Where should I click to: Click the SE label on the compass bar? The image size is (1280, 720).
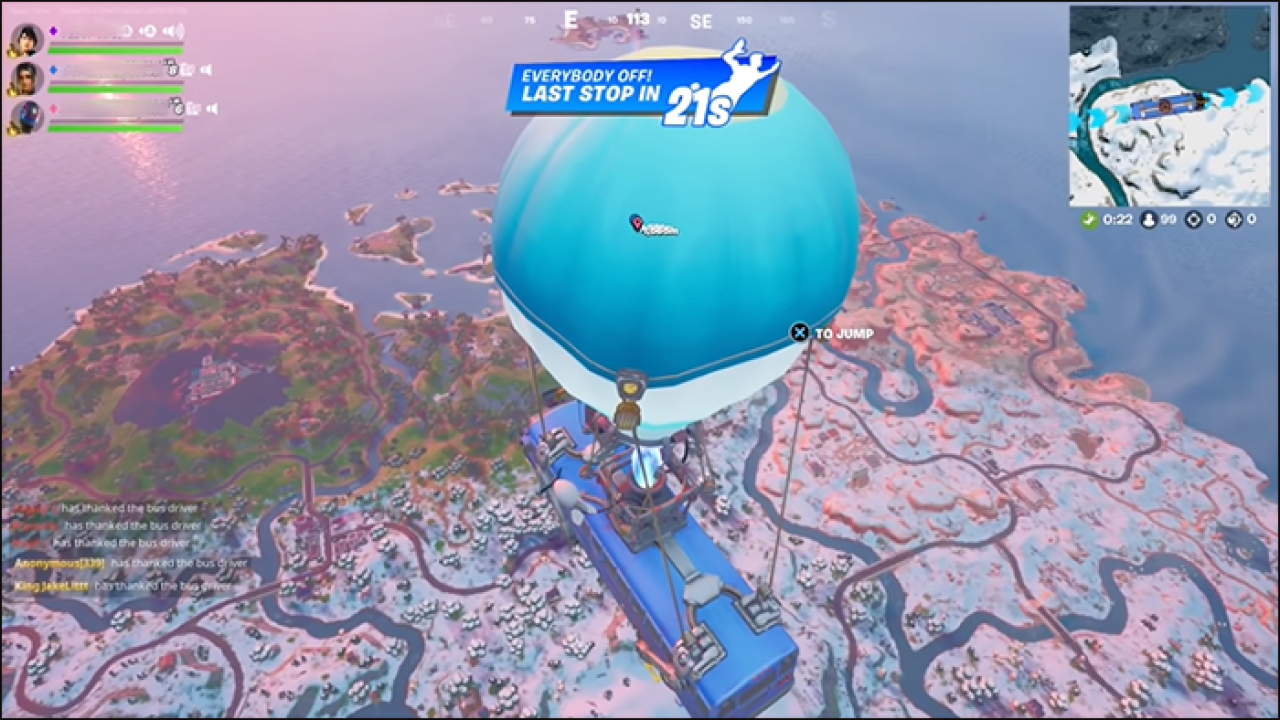[x=700, y=20]
